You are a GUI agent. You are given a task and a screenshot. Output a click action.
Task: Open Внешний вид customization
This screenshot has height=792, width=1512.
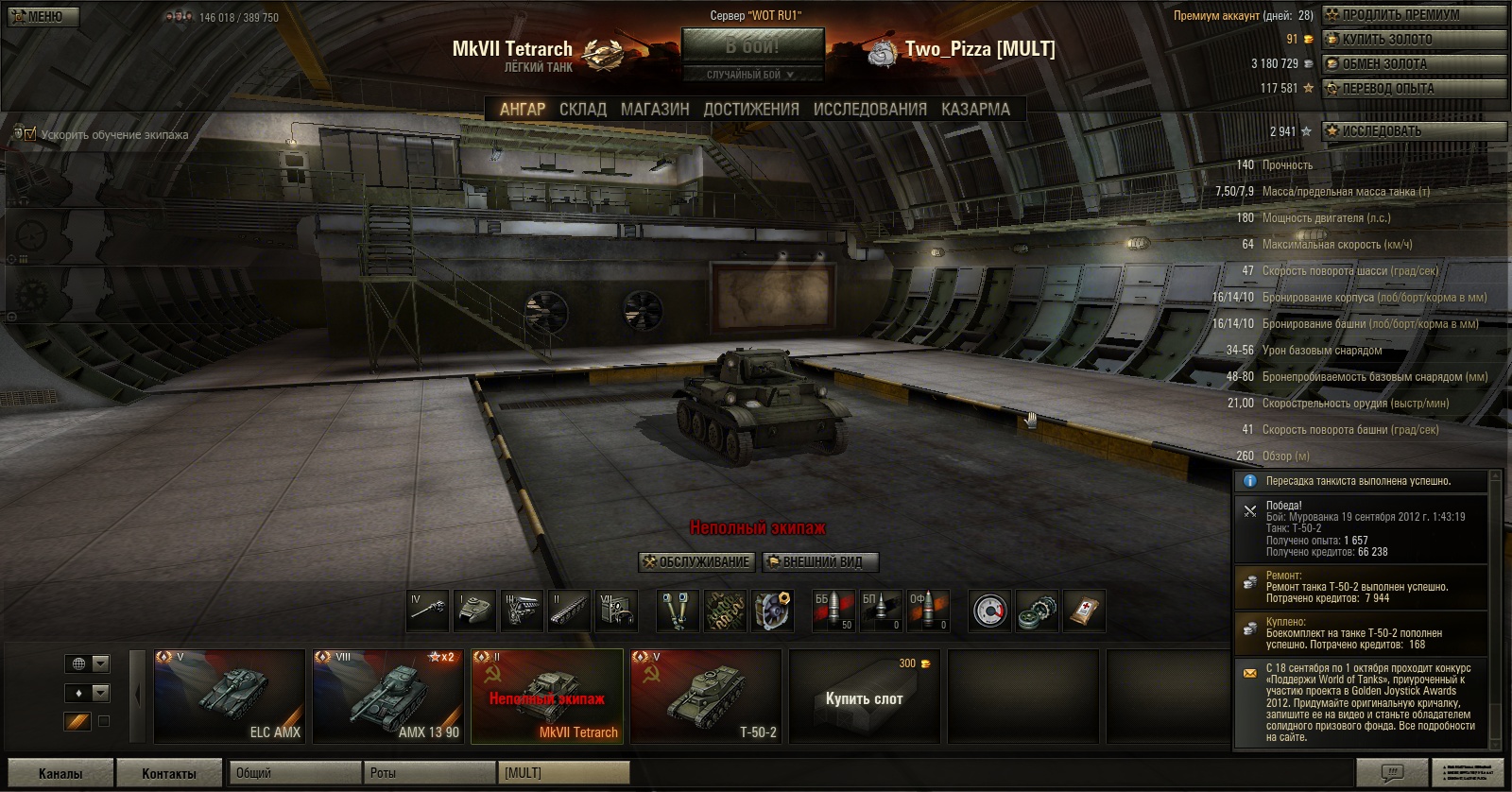coord(820,562)
